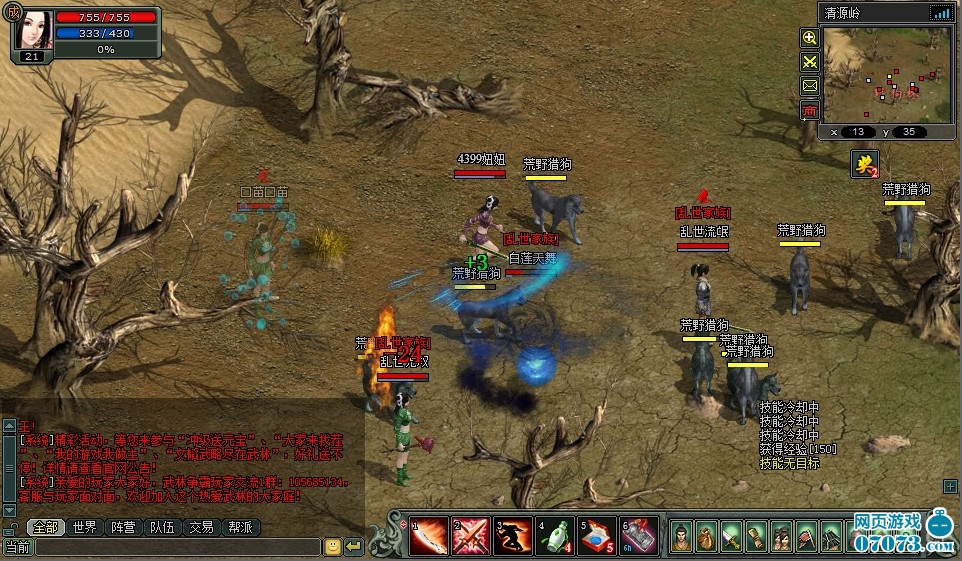This screenshot has height=561, width=962.
Task: Click on the 清源岭 minimap
Action: click(x=886, y=74)
